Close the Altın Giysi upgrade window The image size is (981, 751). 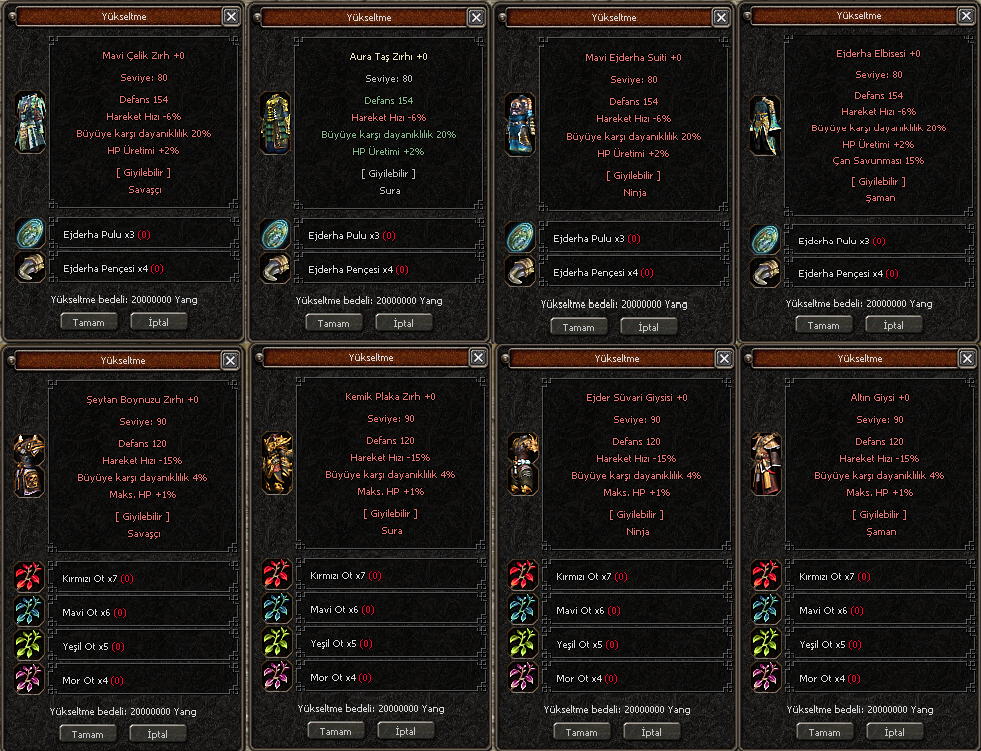click(x=965, y=357)
